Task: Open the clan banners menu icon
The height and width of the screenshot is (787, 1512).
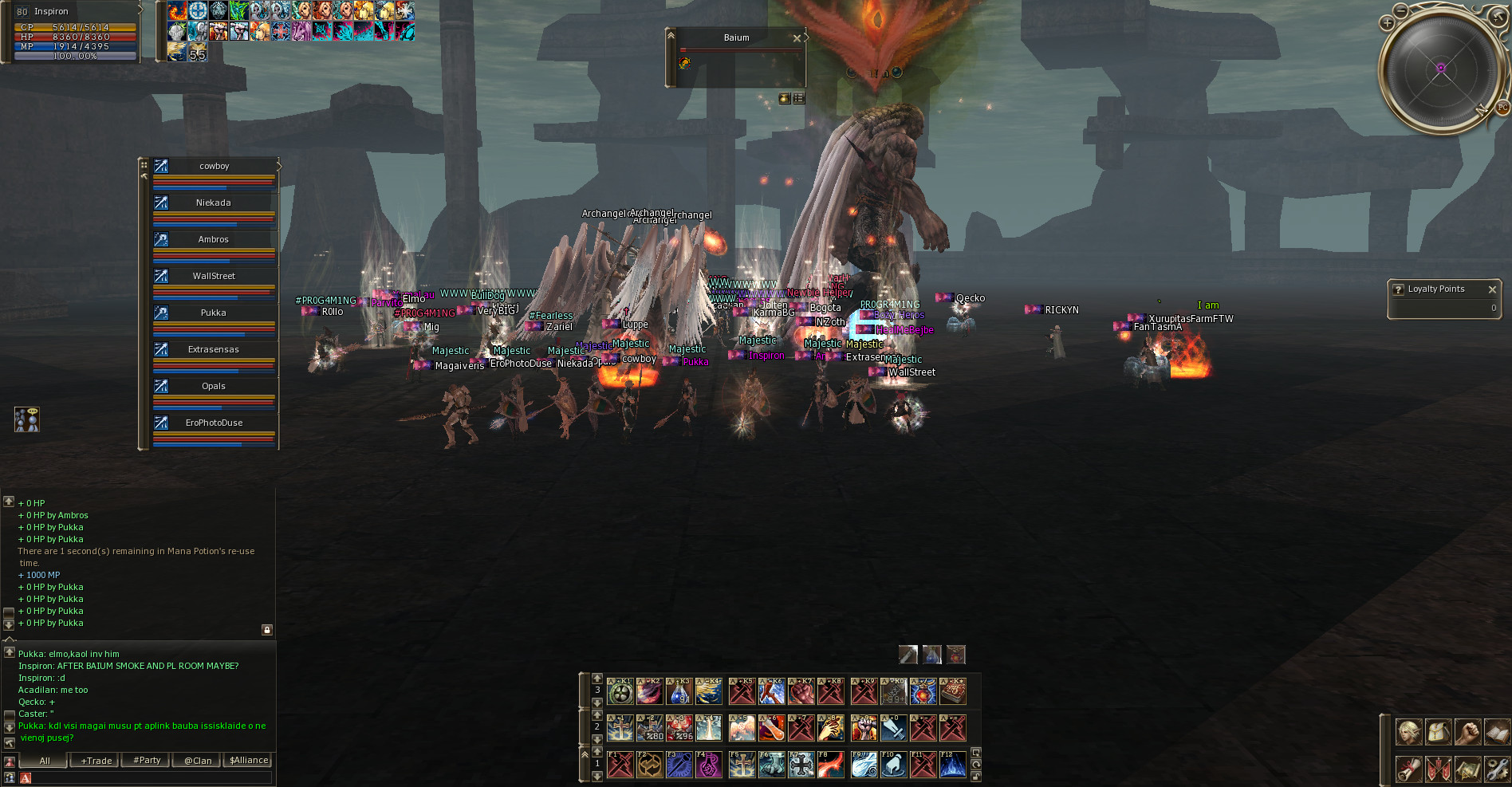Action: point(1438,769)
